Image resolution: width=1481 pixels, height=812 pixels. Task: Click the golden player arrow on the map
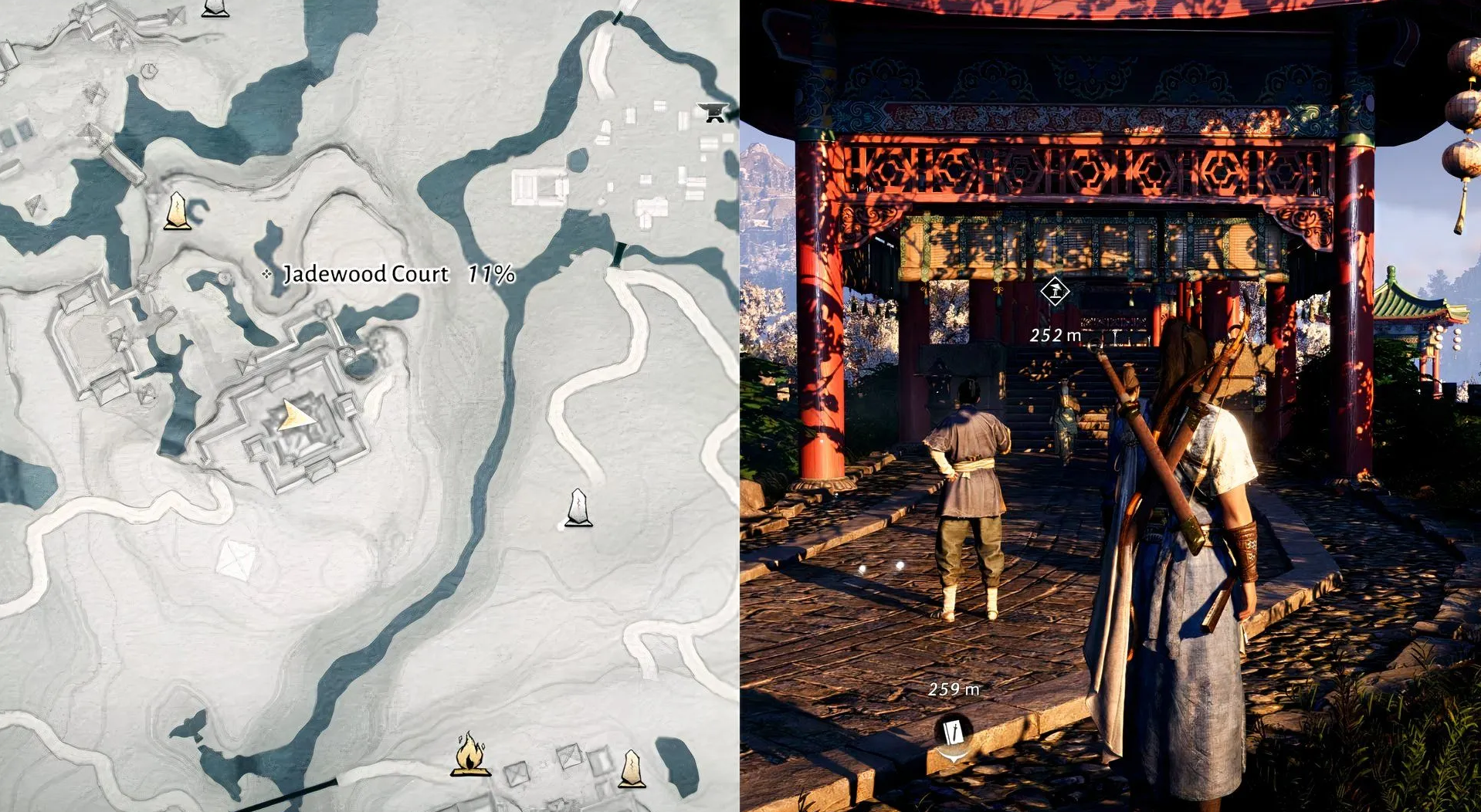294,416
